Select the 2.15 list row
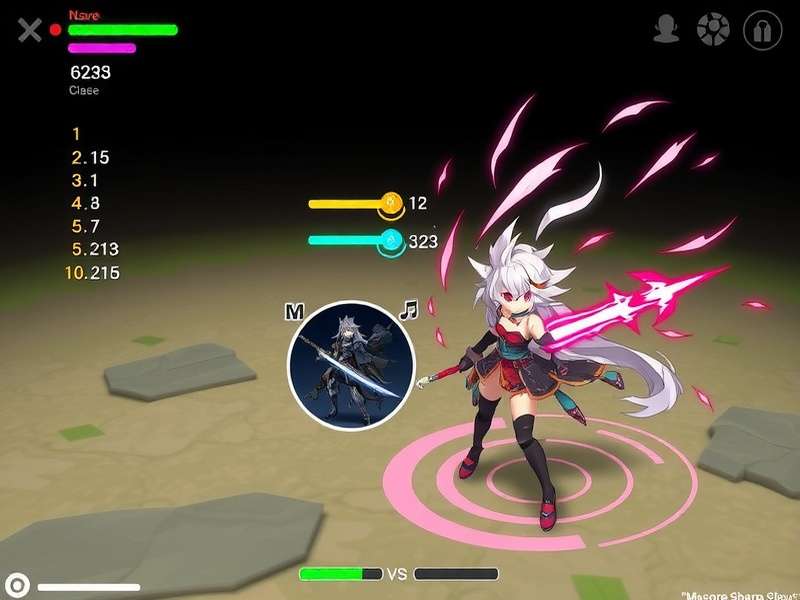This screenshot has height=600, width=800. [x=90, y=157]
